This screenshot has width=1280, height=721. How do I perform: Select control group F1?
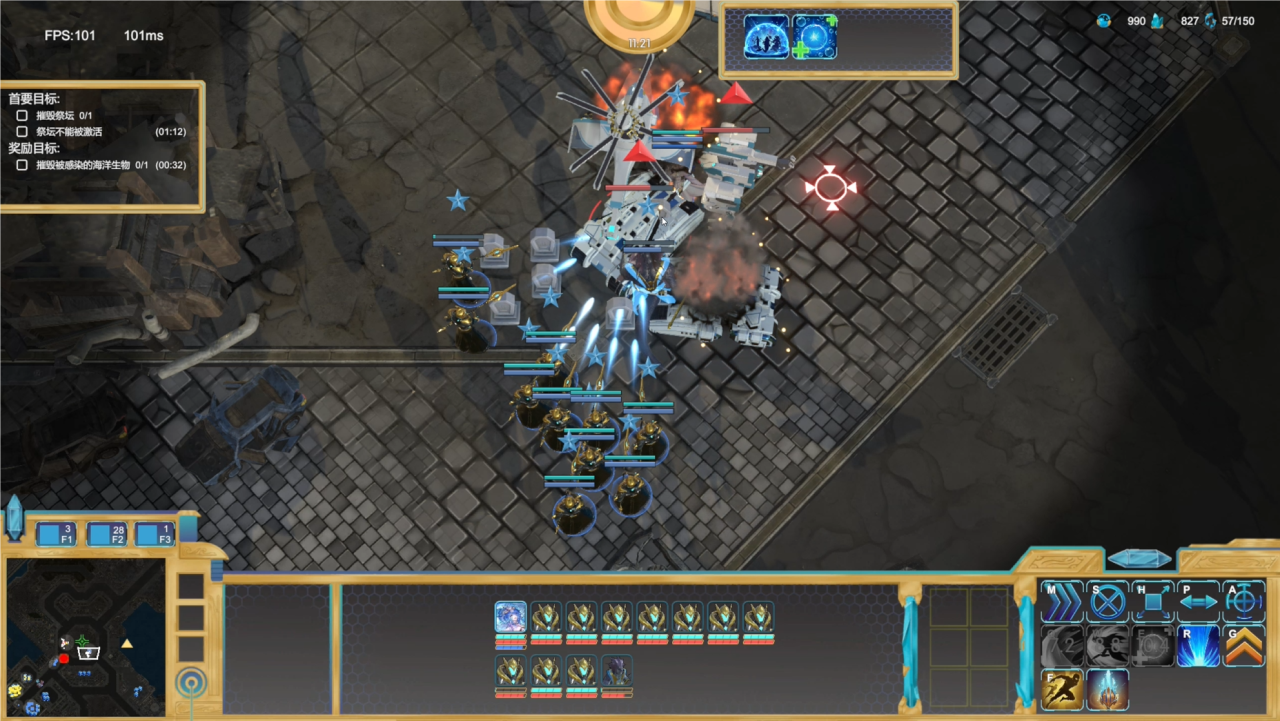(56, 534)
